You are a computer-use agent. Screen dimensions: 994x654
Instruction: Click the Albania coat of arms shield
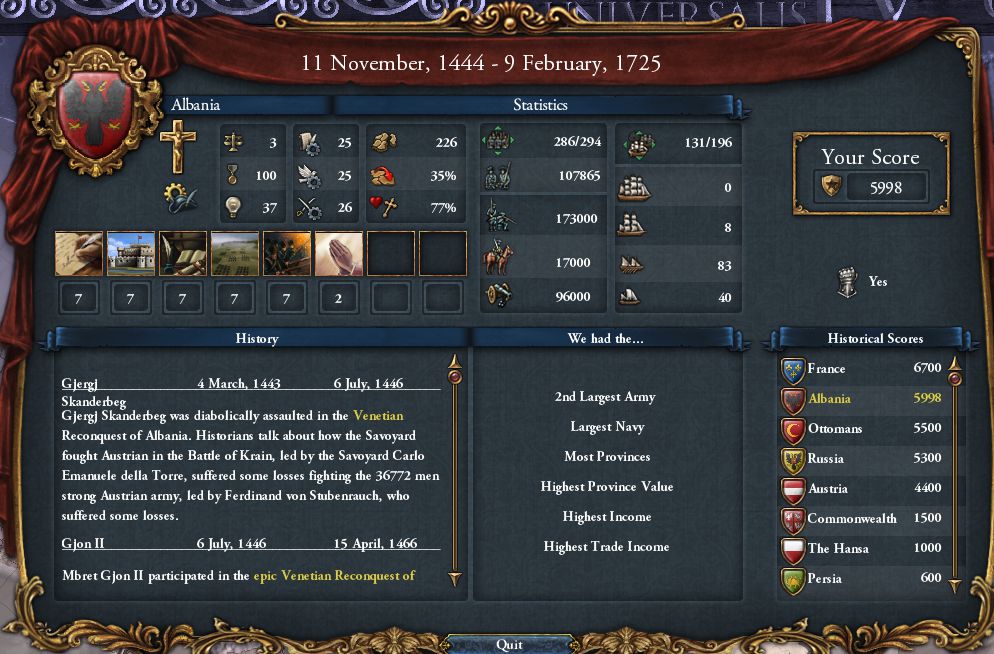(98, 114)
